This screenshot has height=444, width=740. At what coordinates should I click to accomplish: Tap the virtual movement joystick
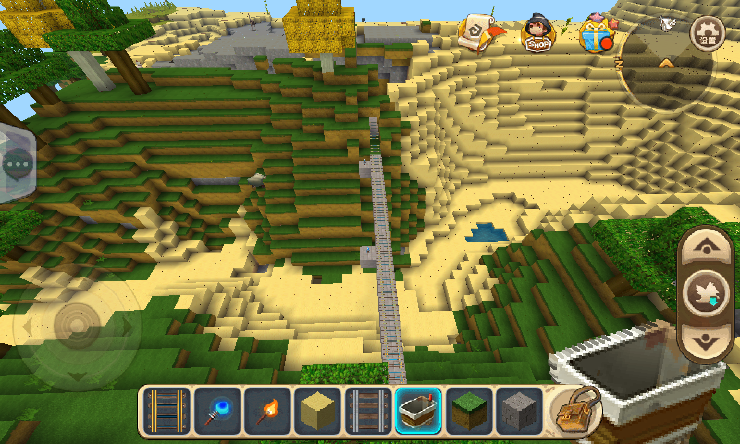(77, 326)
